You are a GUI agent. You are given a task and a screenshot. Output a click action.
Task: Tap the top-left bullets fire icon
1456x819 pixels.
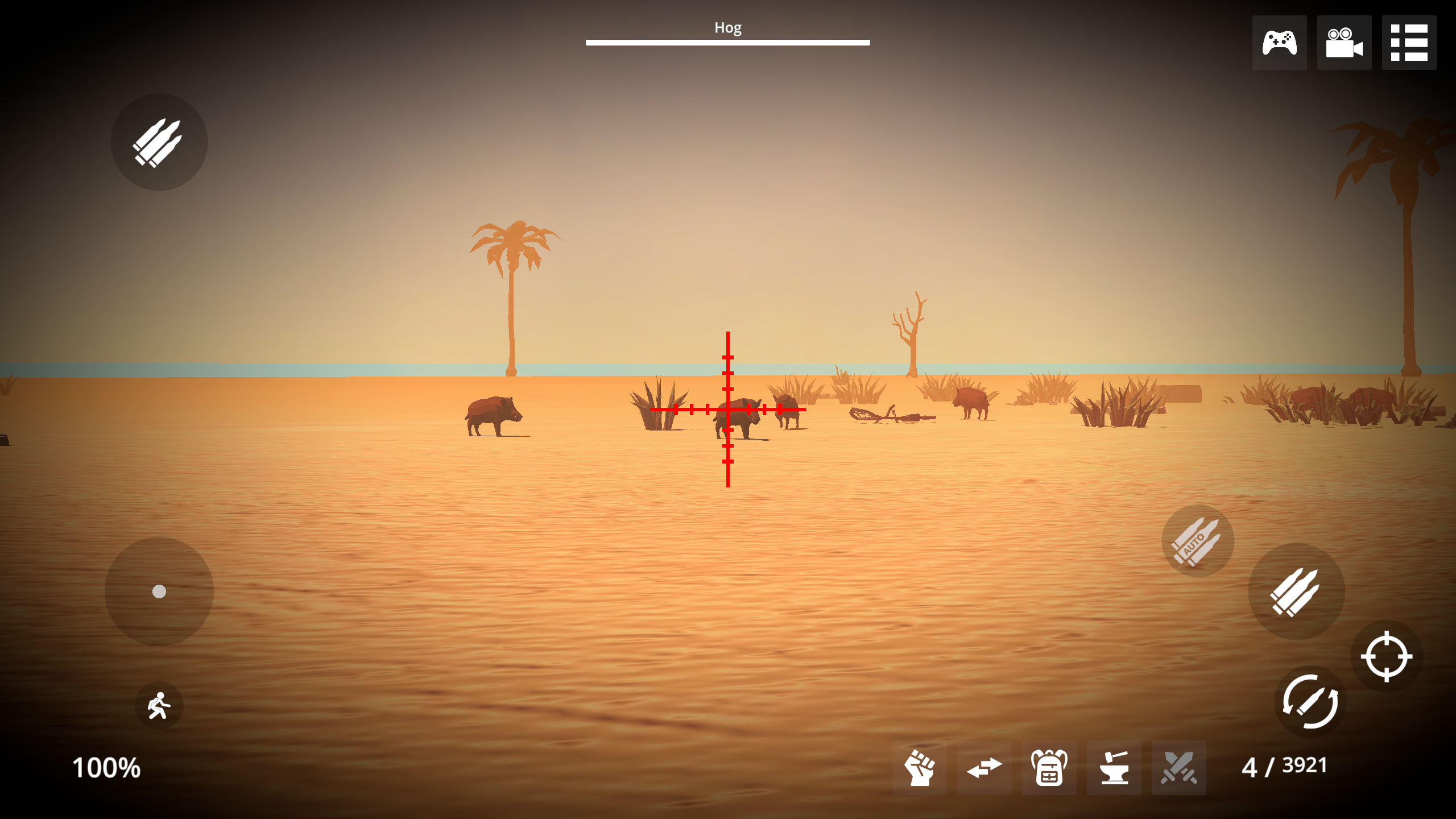(159, 142)
